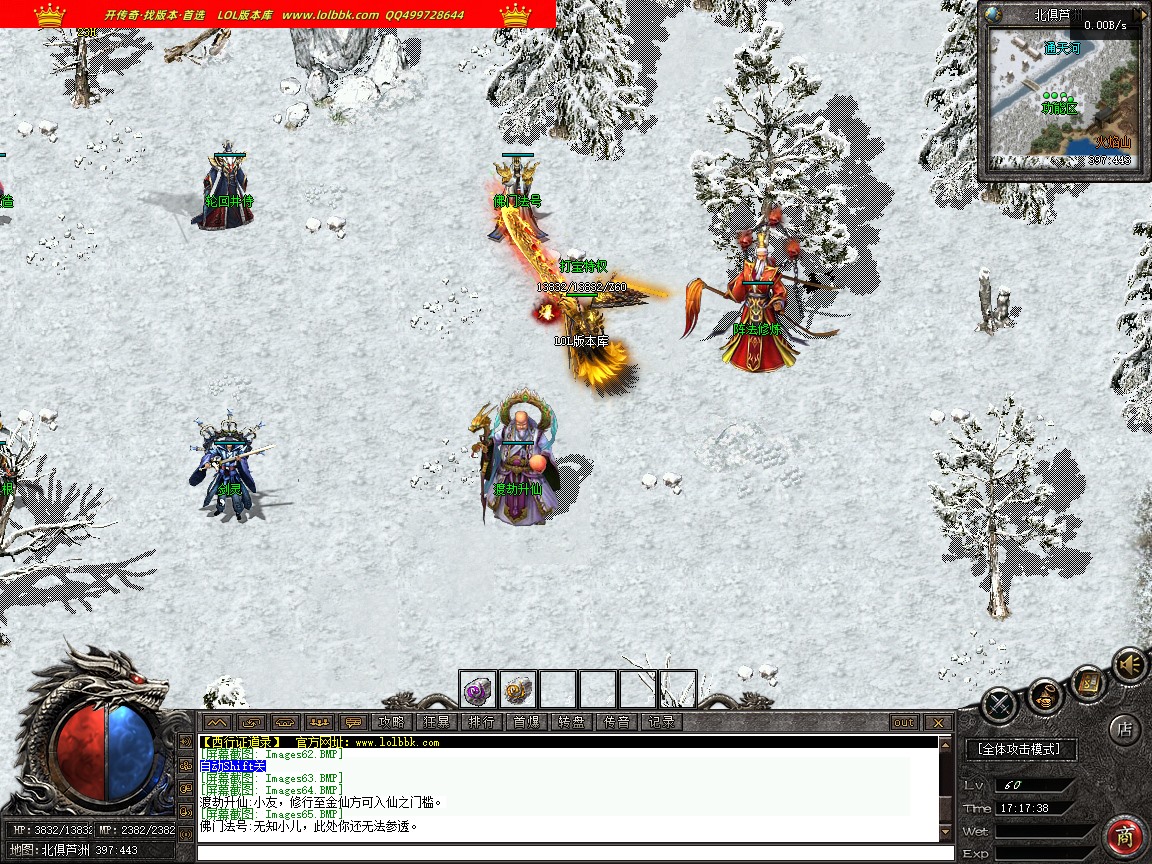The width and height of the screenshot is (1152, 864).
Task: Click the minimap showing 通天河
Action: (1063, 97)
